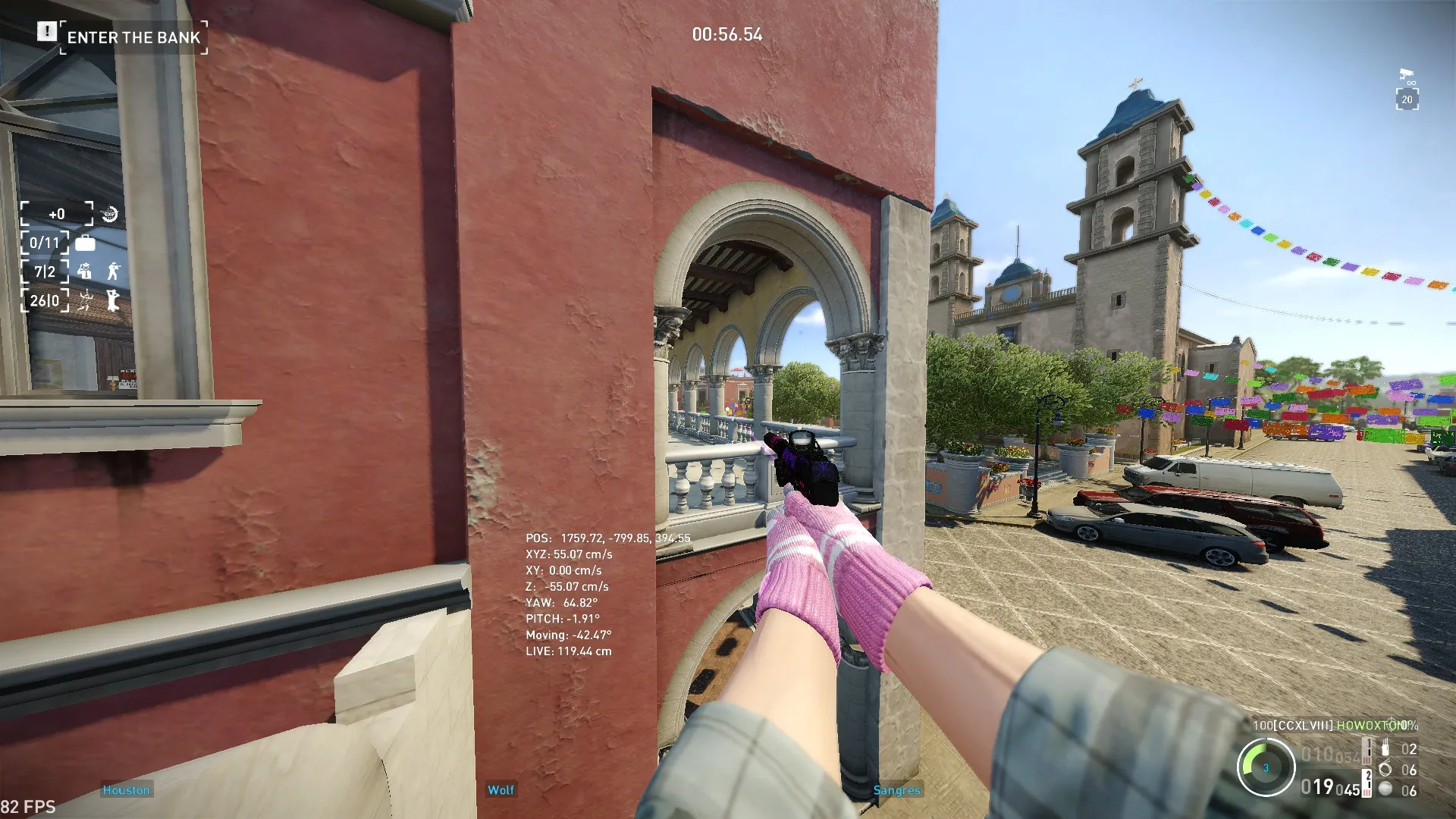Click the civilian hostage icon beside 7|2
1456x819 pixels.
(x=84, y=271)
